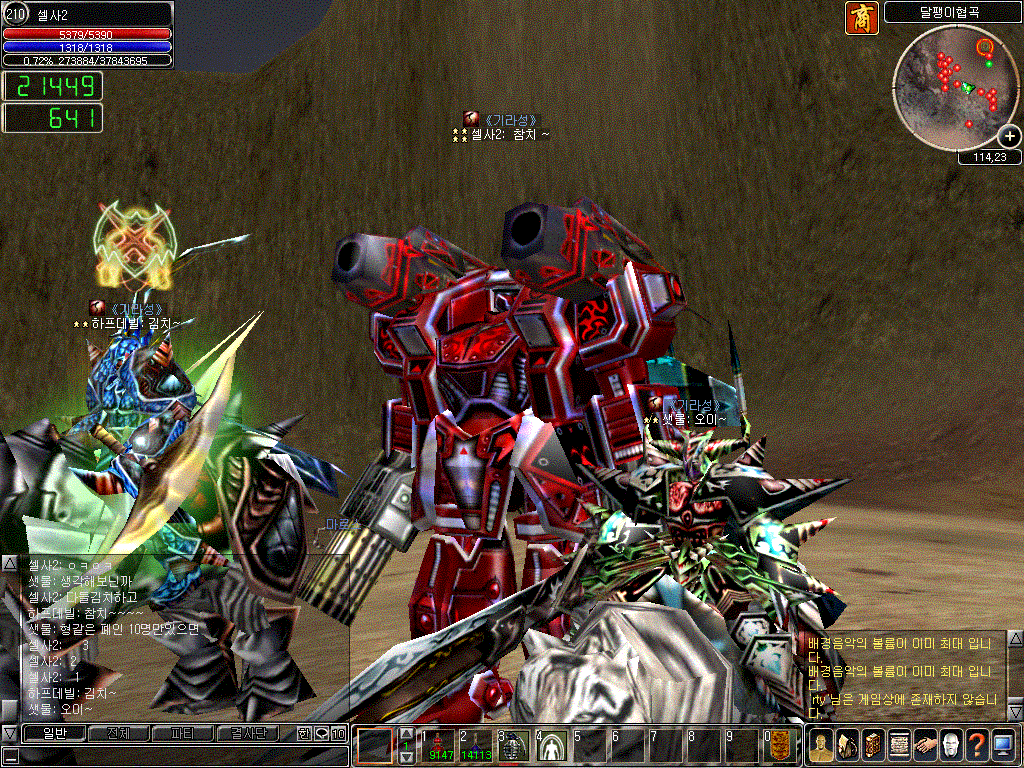Screen dimensions: 1024x768
Task: Click the red 商 merchant icon
Action: (861, 18)
